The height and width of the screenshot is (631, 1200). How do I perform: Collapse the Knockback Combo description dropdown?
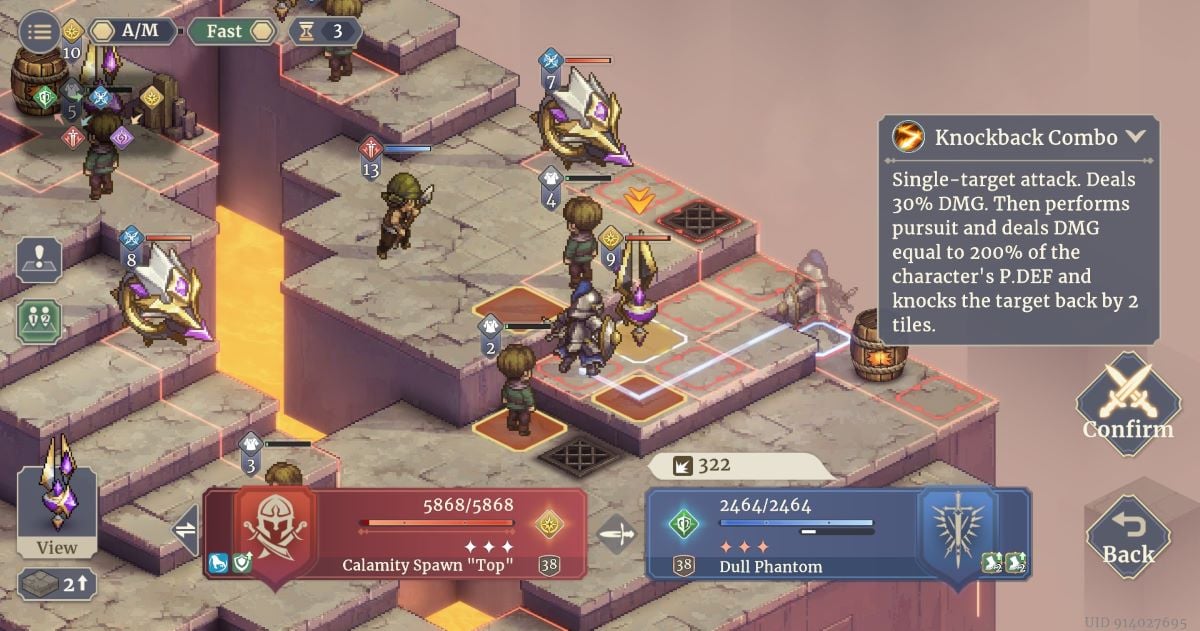[x=1136, y=137]
